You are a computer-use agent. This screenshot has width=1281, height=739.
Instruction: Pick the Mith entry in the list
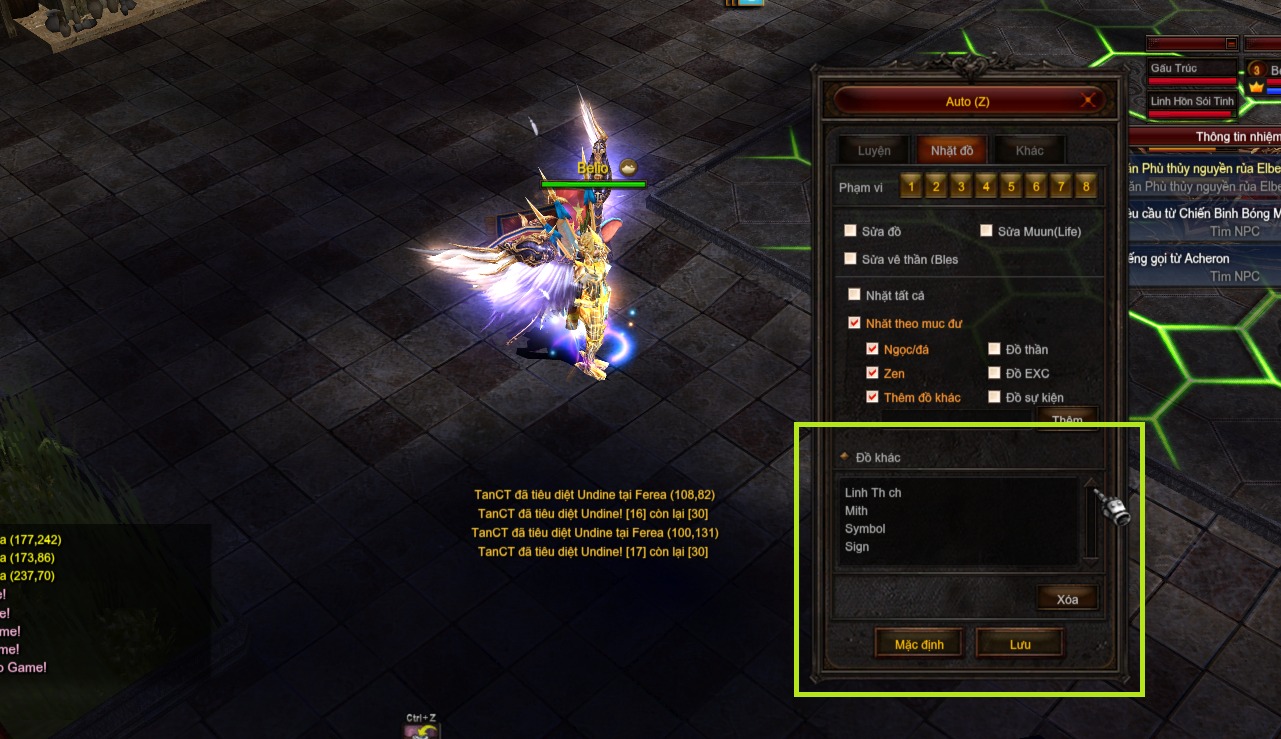coord(857,511)
